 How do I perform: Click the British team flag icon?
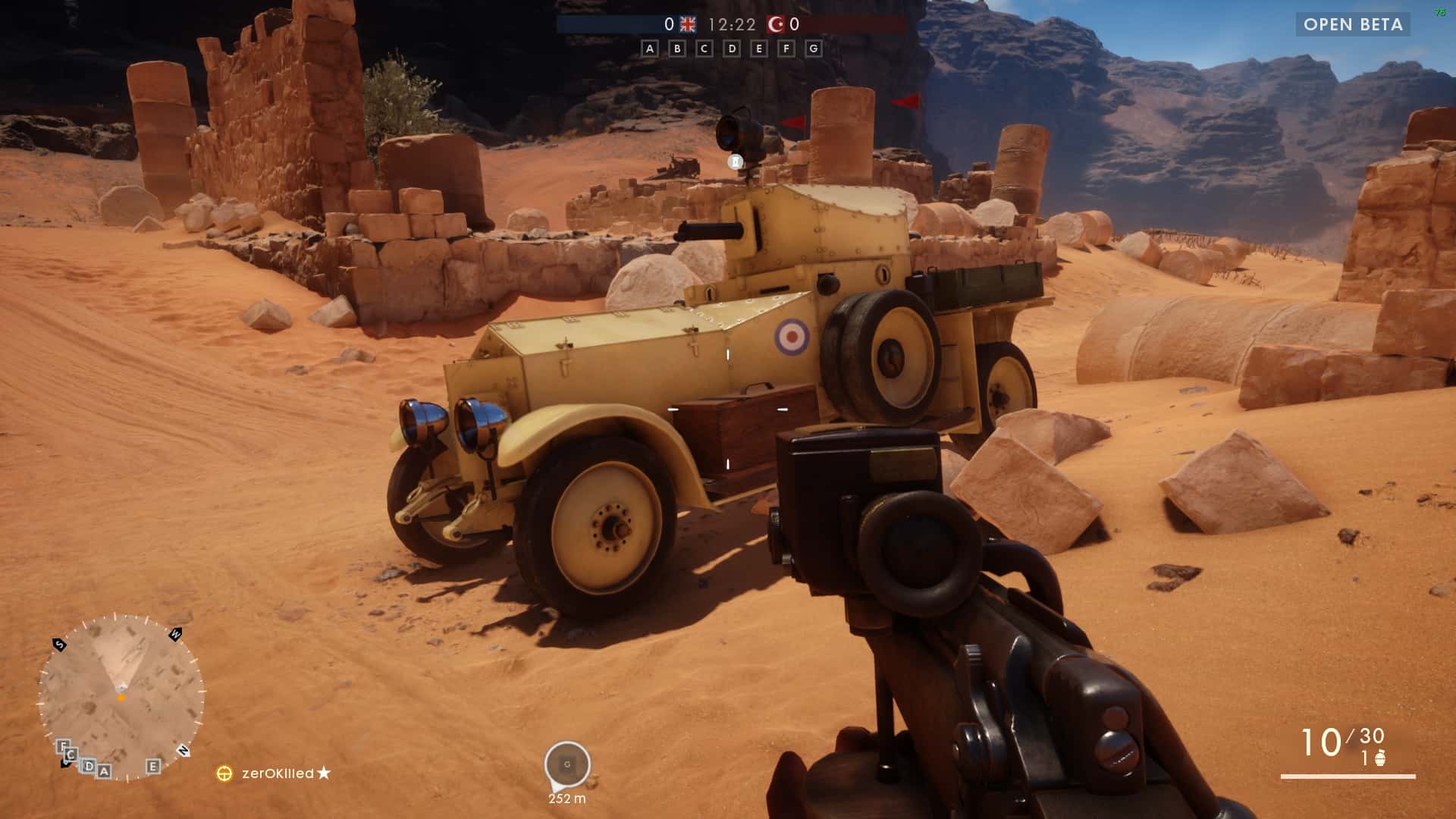point(688,24)
